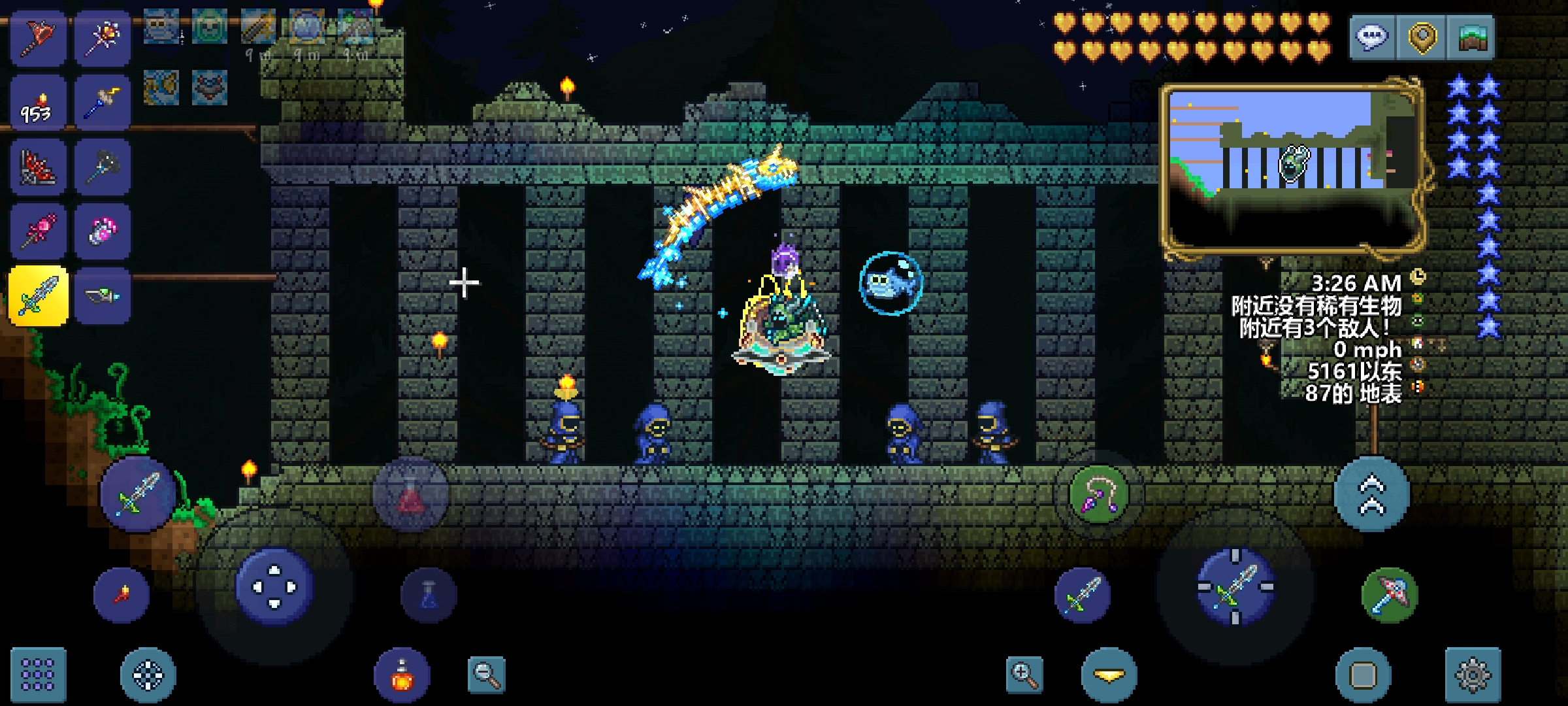Open the inventory grid button
This screenshot has width=1568, height=706.
[38, 674]
